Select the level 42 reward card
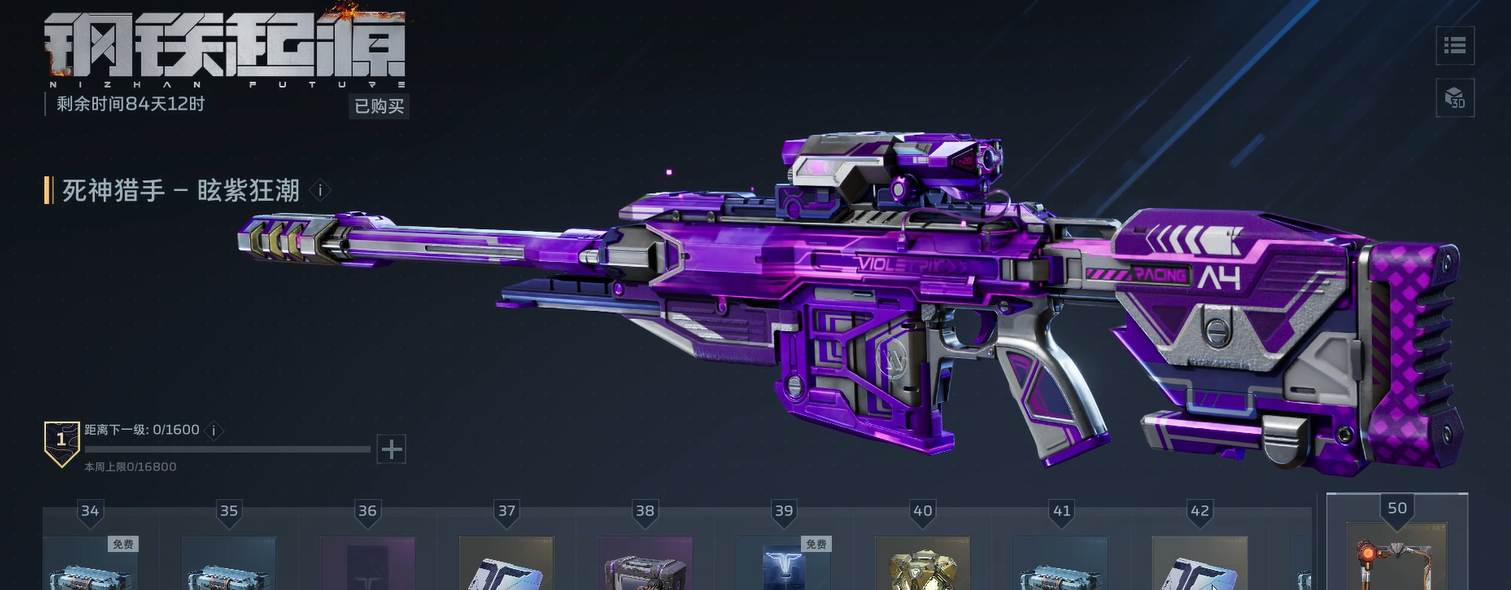1511x590 pixels. tap(1199, 564)
